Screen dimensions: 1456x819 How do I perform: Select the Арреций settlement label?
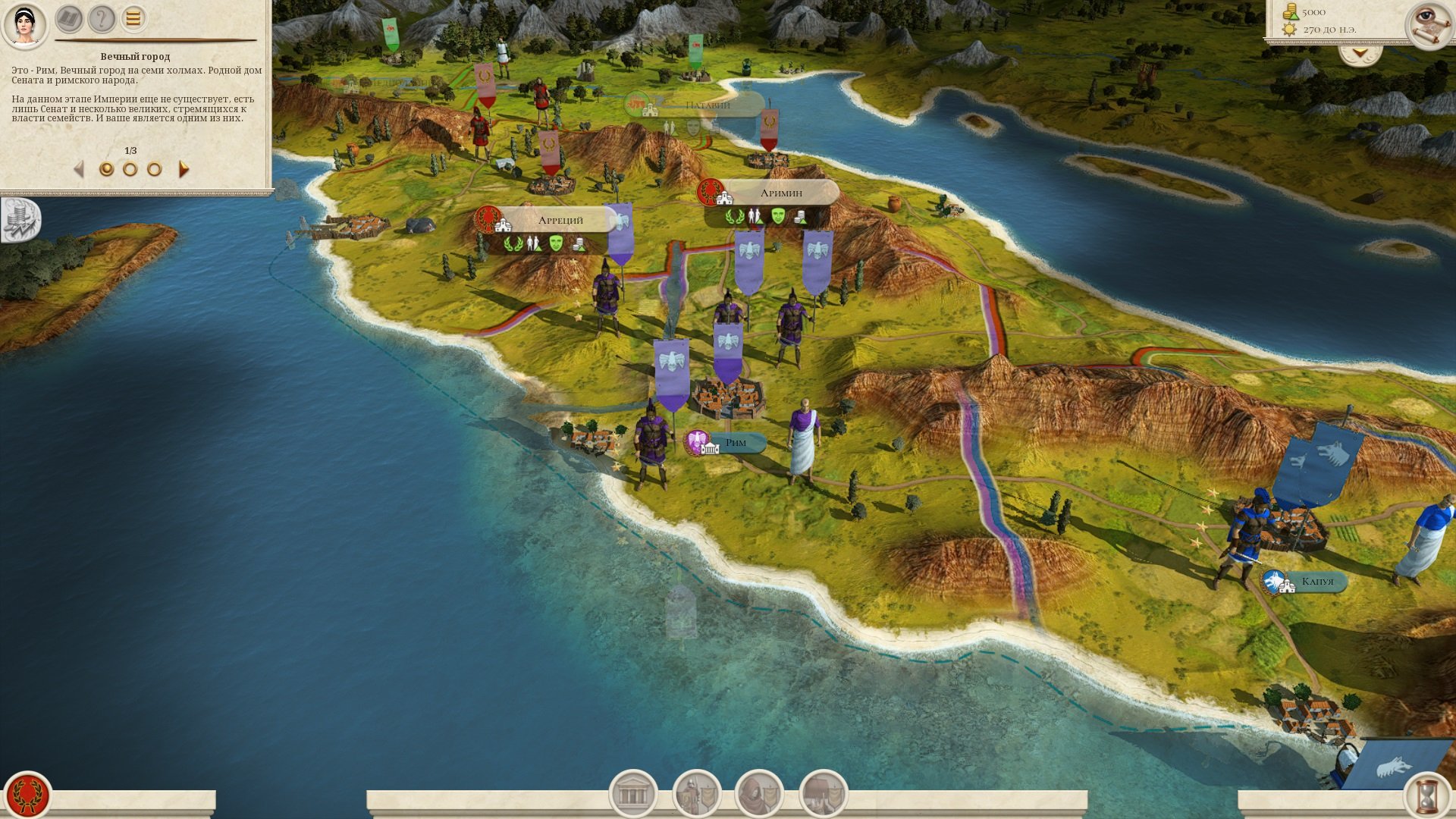point(560,221)
